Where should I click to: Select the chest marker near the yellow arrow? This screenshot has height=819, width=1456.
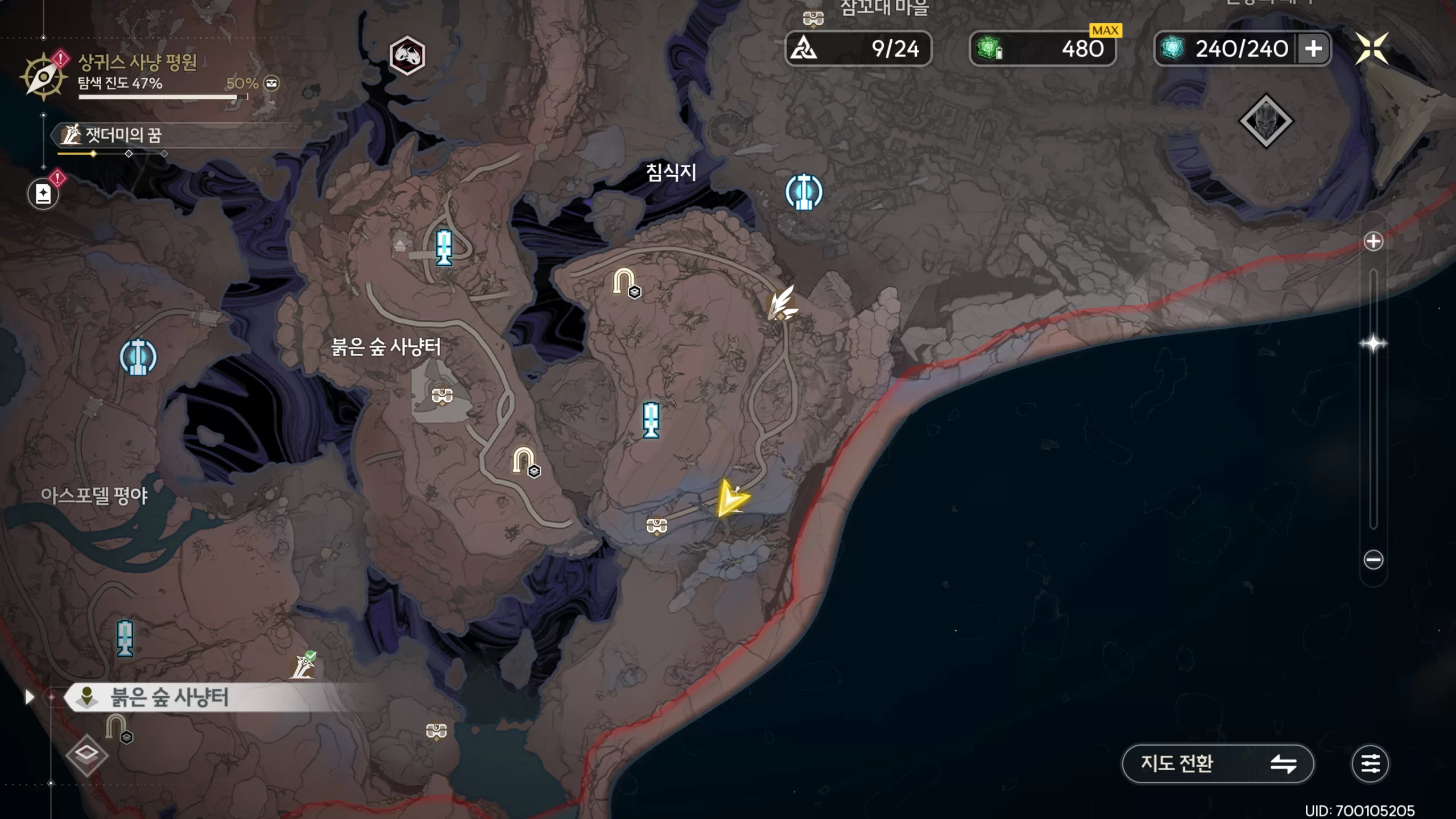pyautogui.click(x=657, y=525)
